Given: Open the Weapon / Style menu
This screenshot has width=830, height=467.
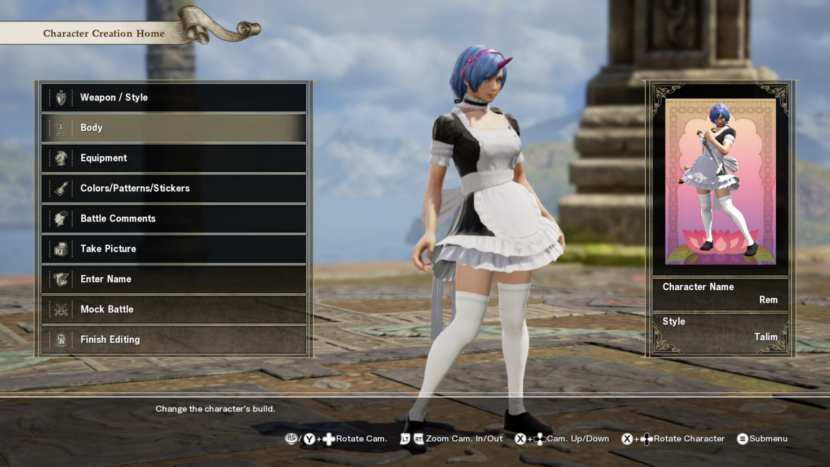Looking at the screenshot, I should tap(173, 98).
